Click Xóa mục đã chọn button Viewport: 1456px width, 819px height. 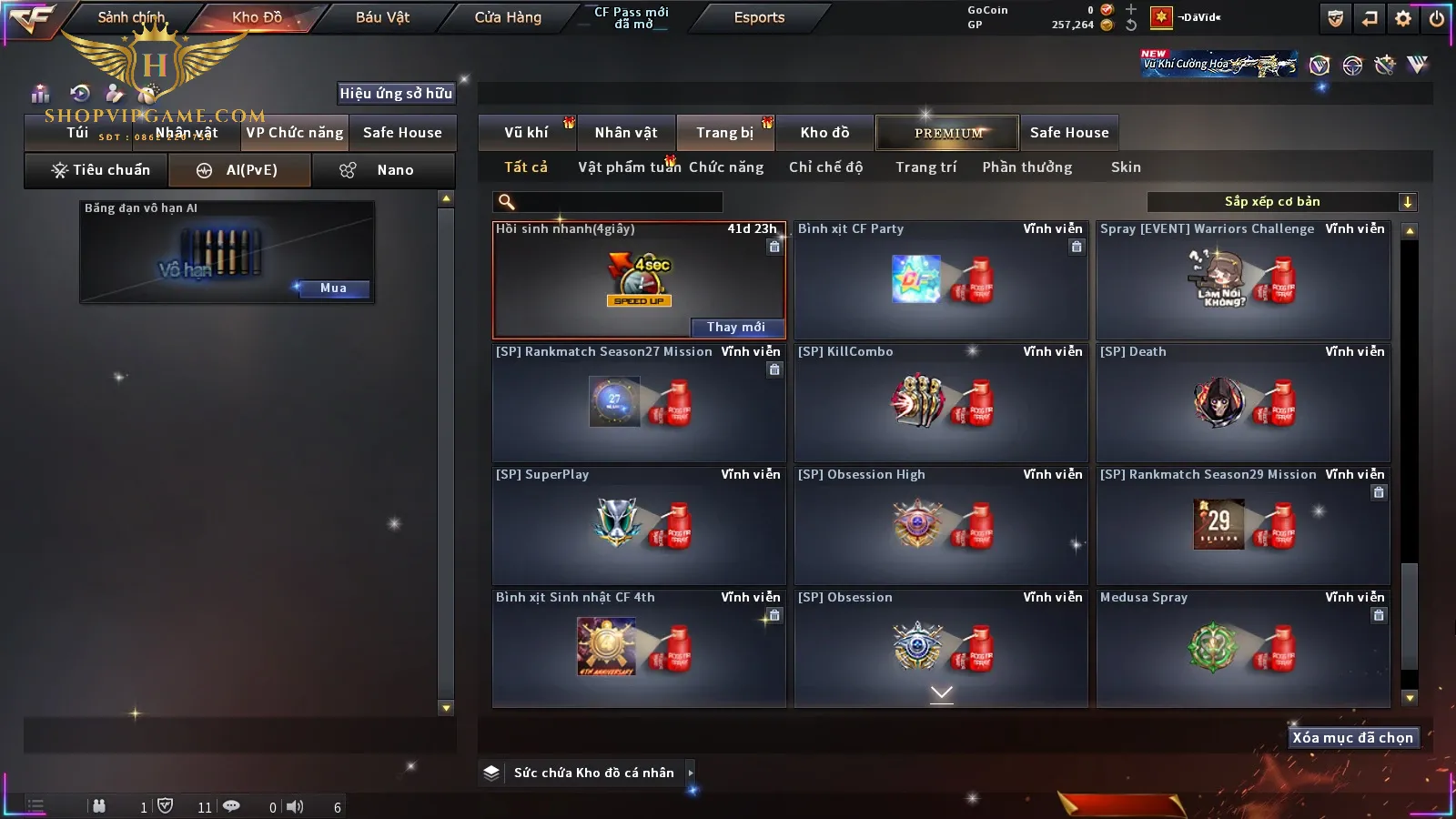1352,738
